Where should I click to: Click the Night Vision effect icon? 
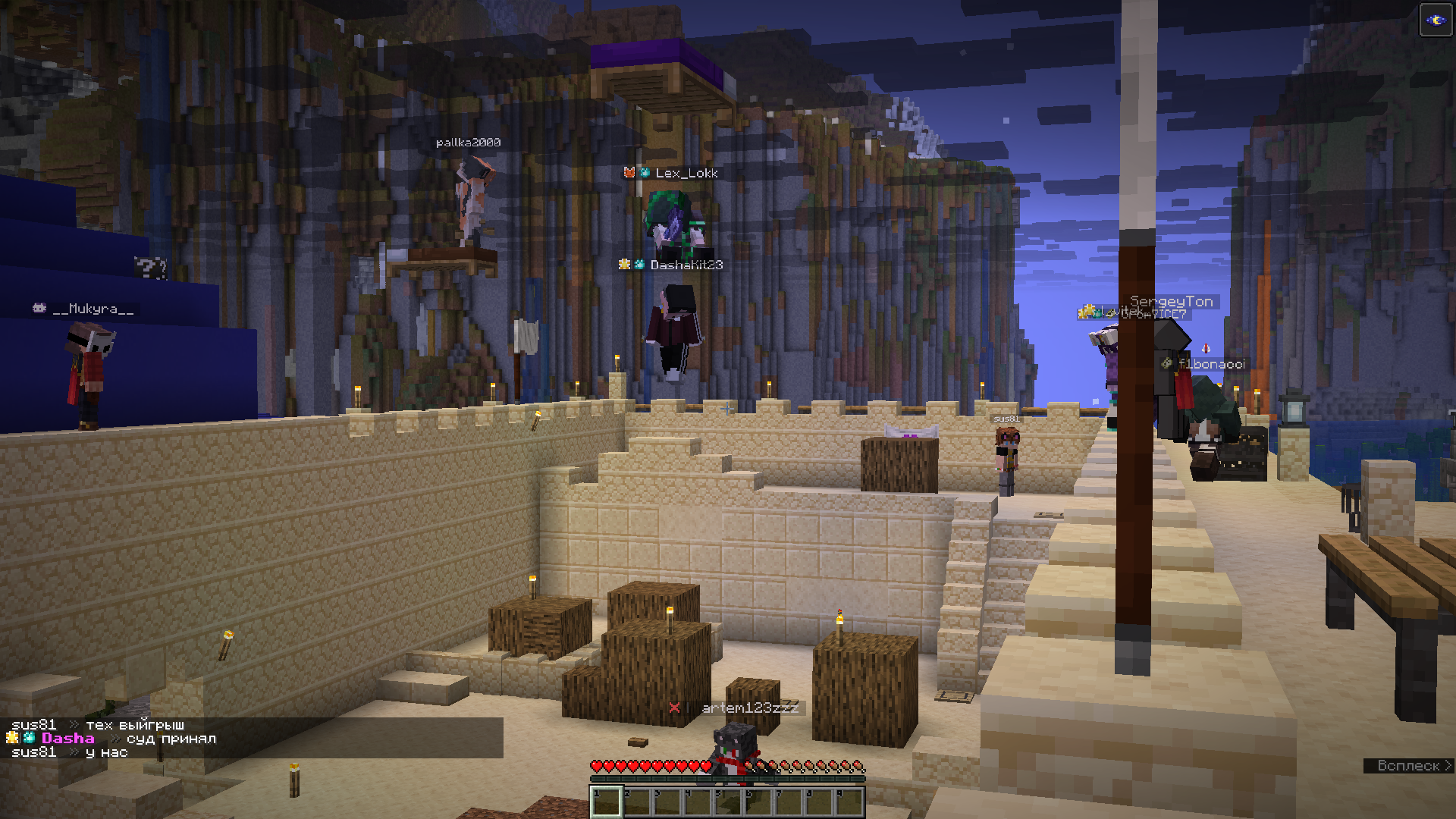click(x=1435, y=20)
